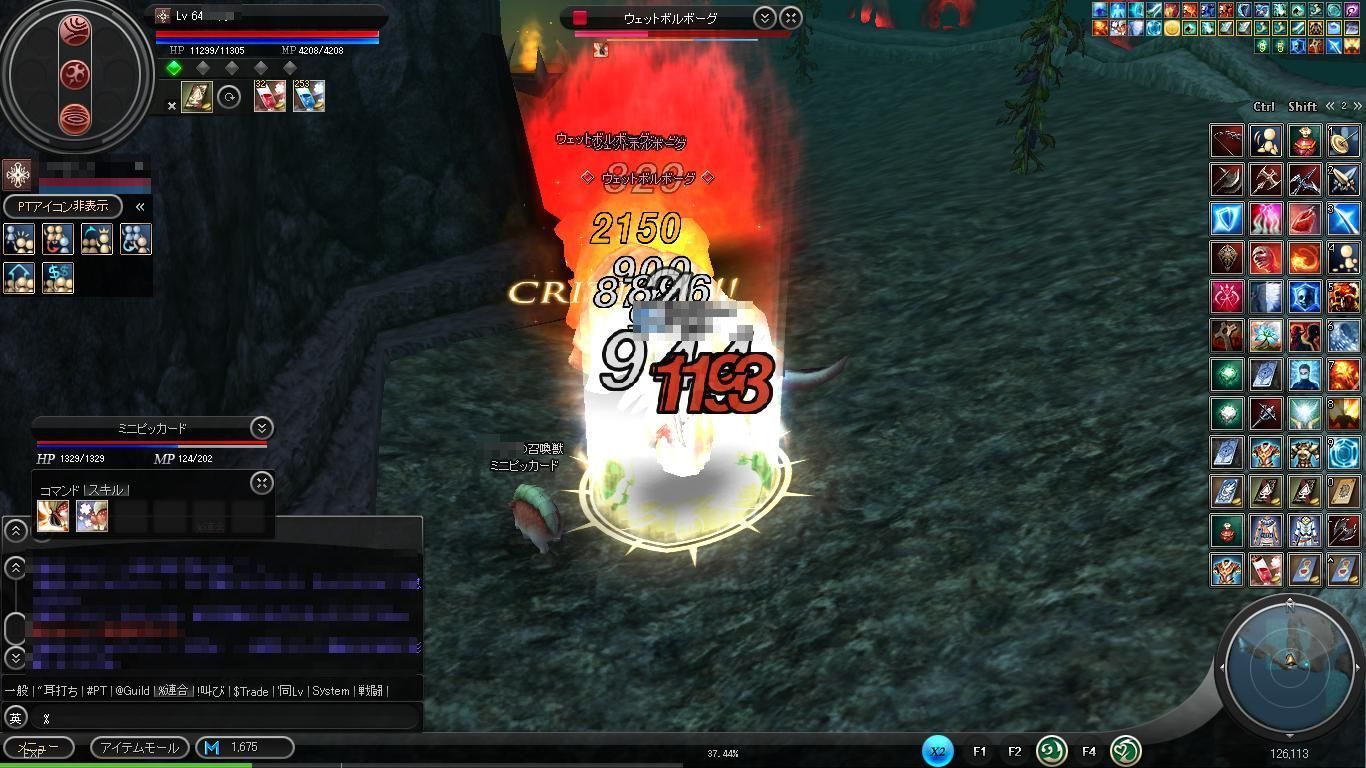Click the chat text input field

[x=225, y=717]
